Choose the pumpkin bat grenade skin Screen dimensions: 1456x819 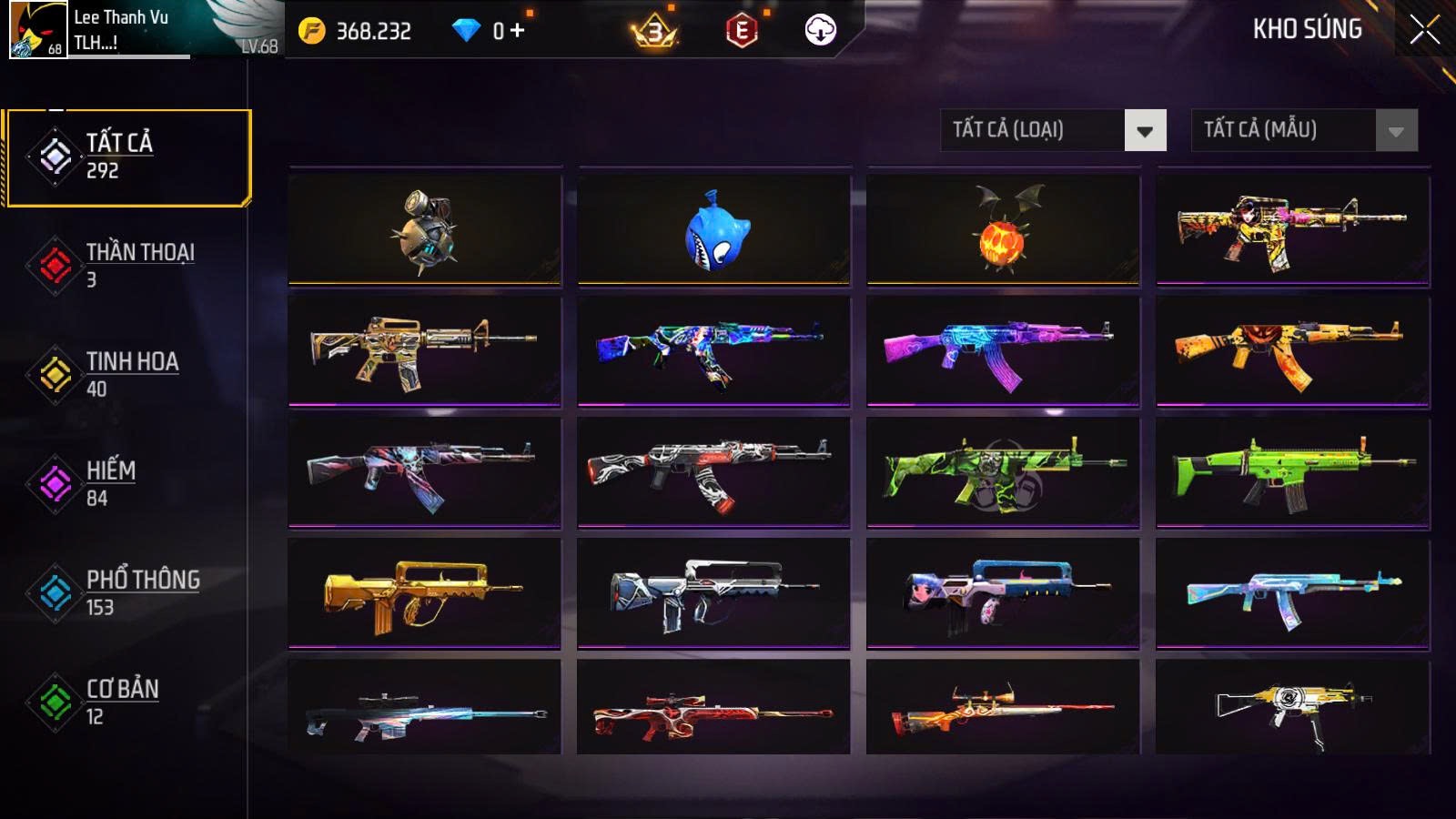[1003, 229]
